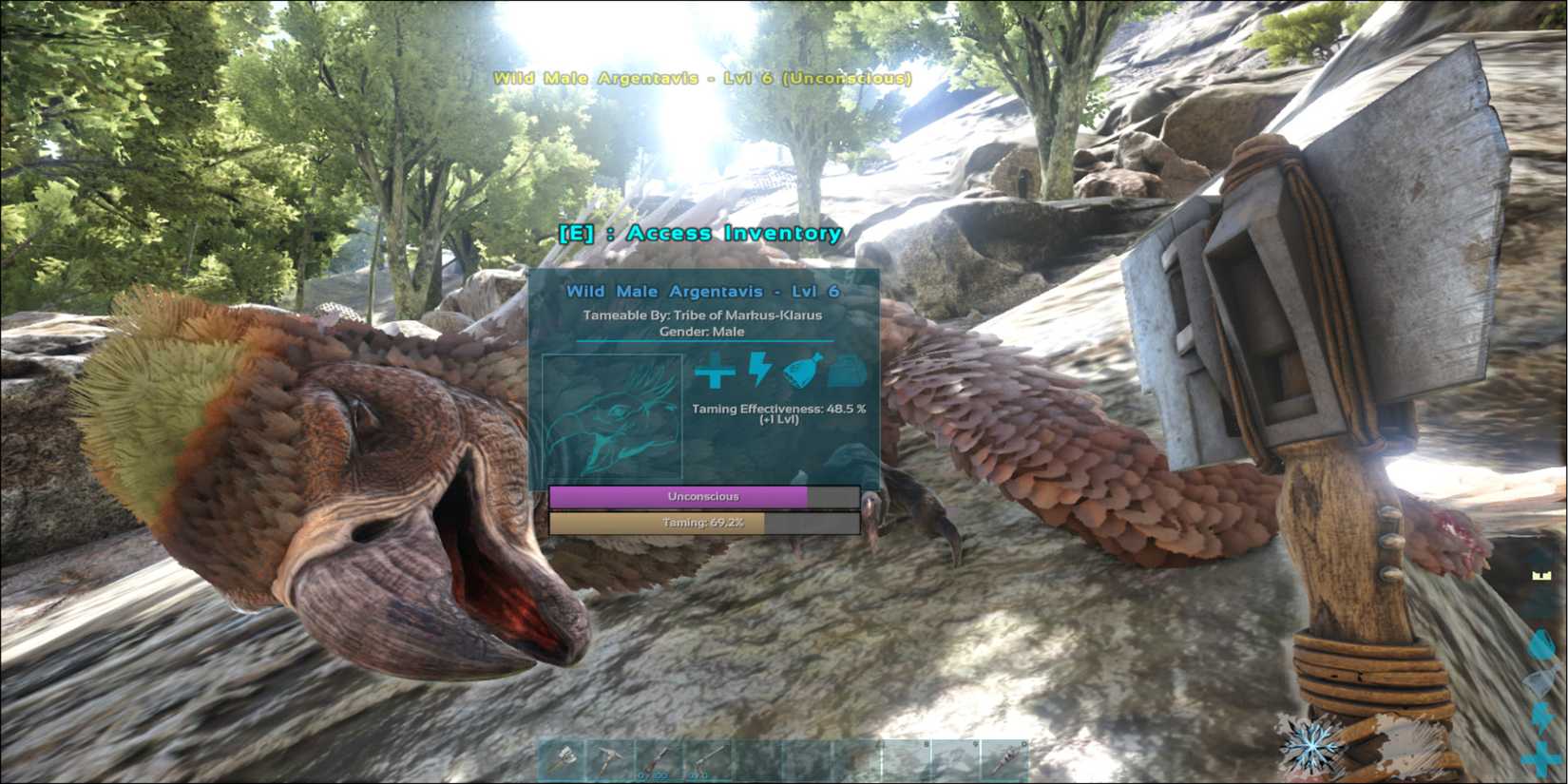Select the hatchet in hotbar slot one
This screenshot has height=784, width=1568.
click(563, 757)
